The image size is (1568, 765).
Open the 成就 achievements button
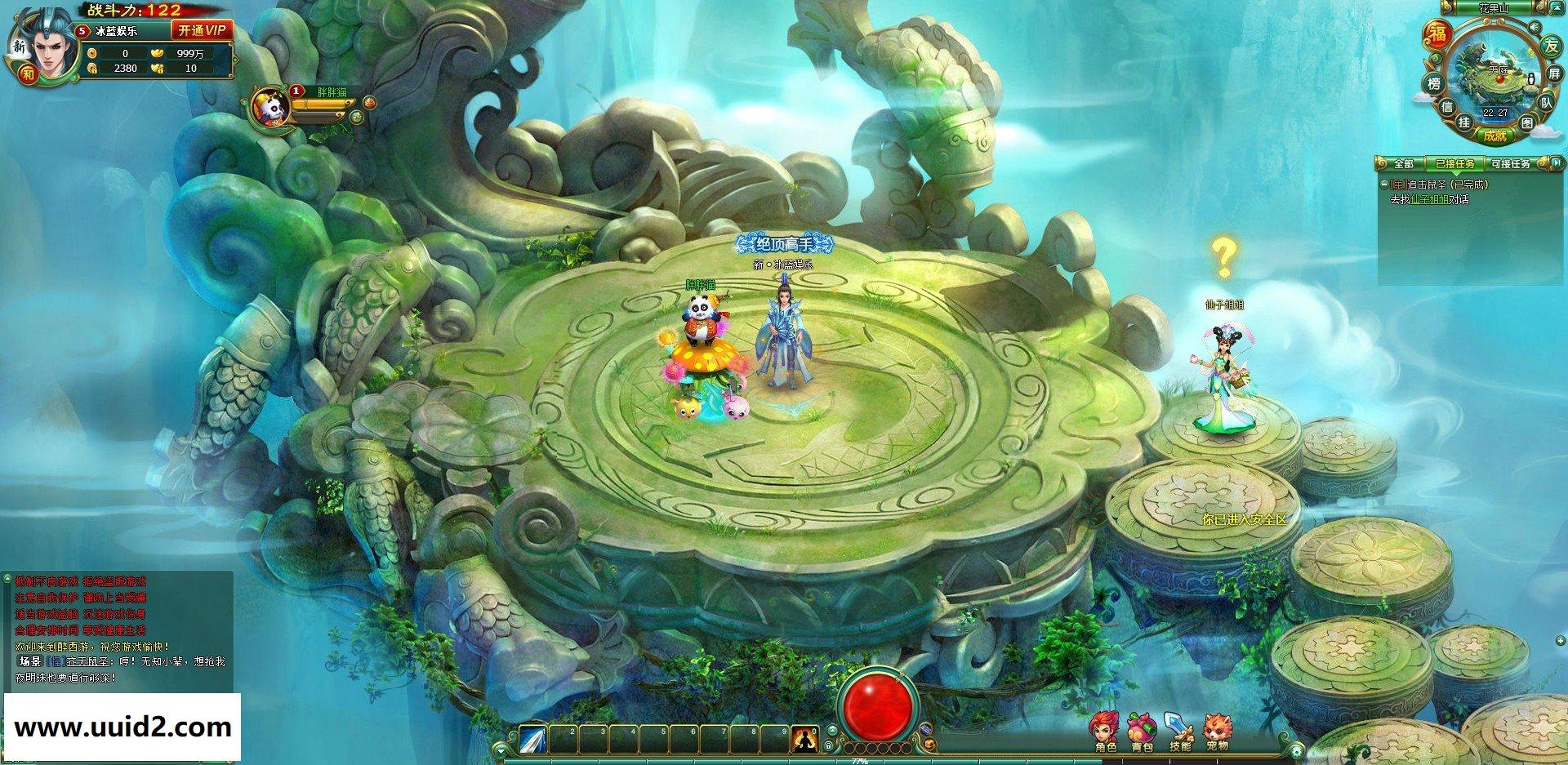(x=1494, y=136)
